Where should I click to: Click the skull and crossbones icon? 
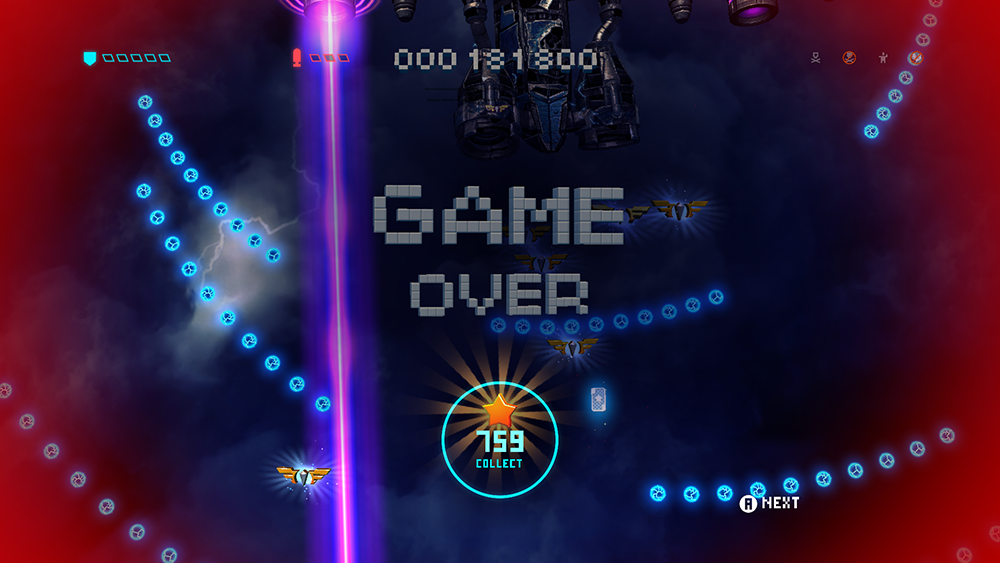(x=817, y=58)
